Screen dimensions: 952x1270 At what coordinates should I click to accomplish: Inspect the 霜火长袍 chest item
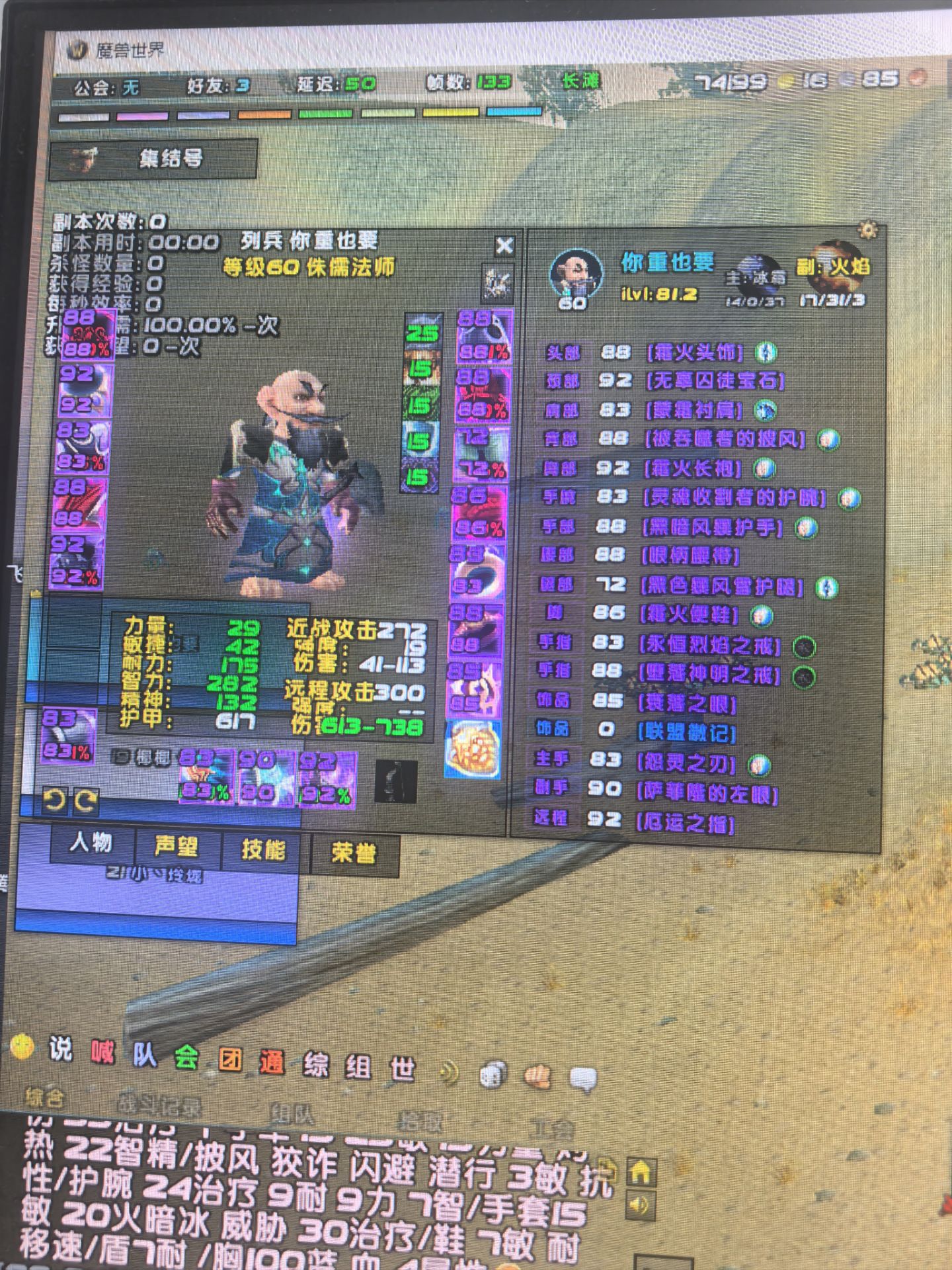coord(692,469)
